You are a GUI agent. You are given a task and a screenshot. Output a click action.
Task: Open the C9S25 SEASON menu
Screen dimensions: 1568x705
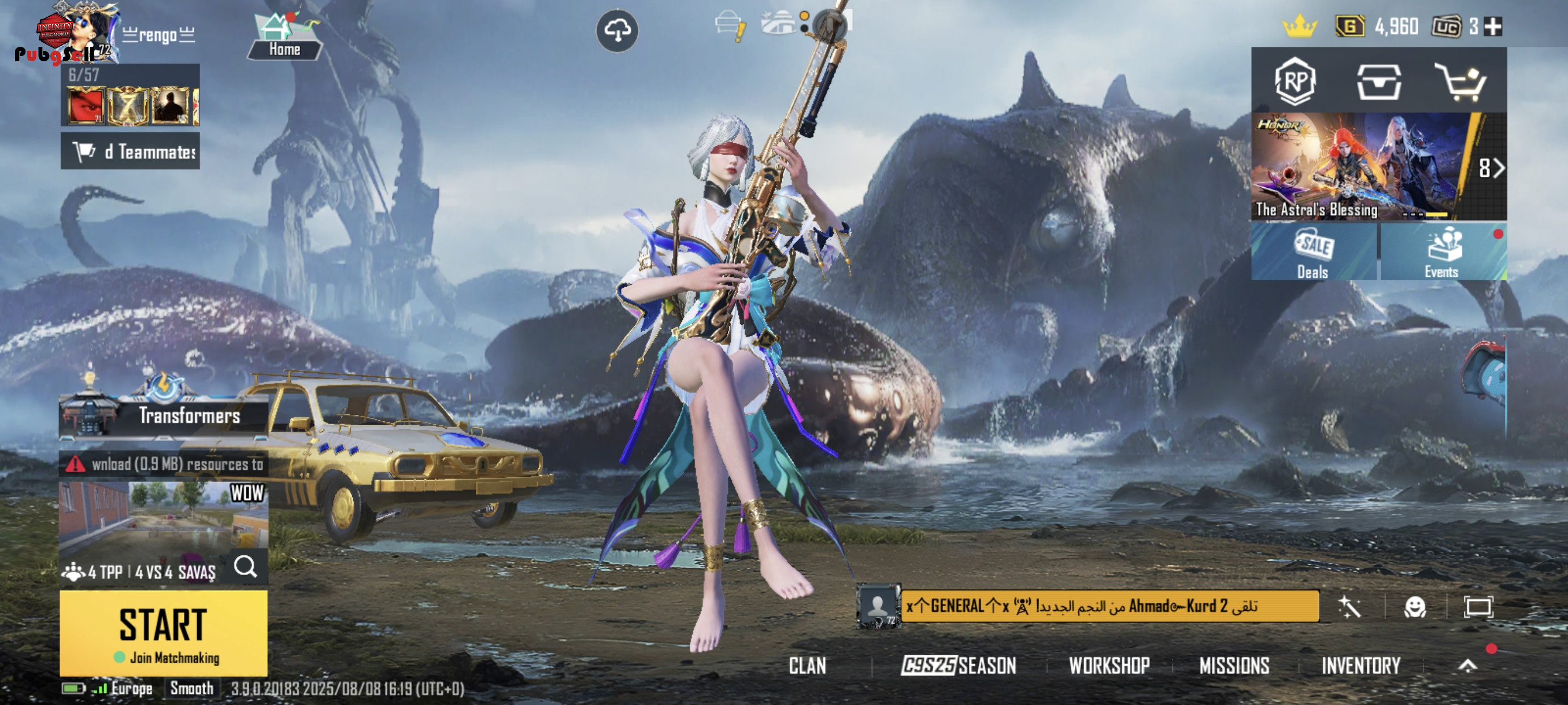point(959,666)
